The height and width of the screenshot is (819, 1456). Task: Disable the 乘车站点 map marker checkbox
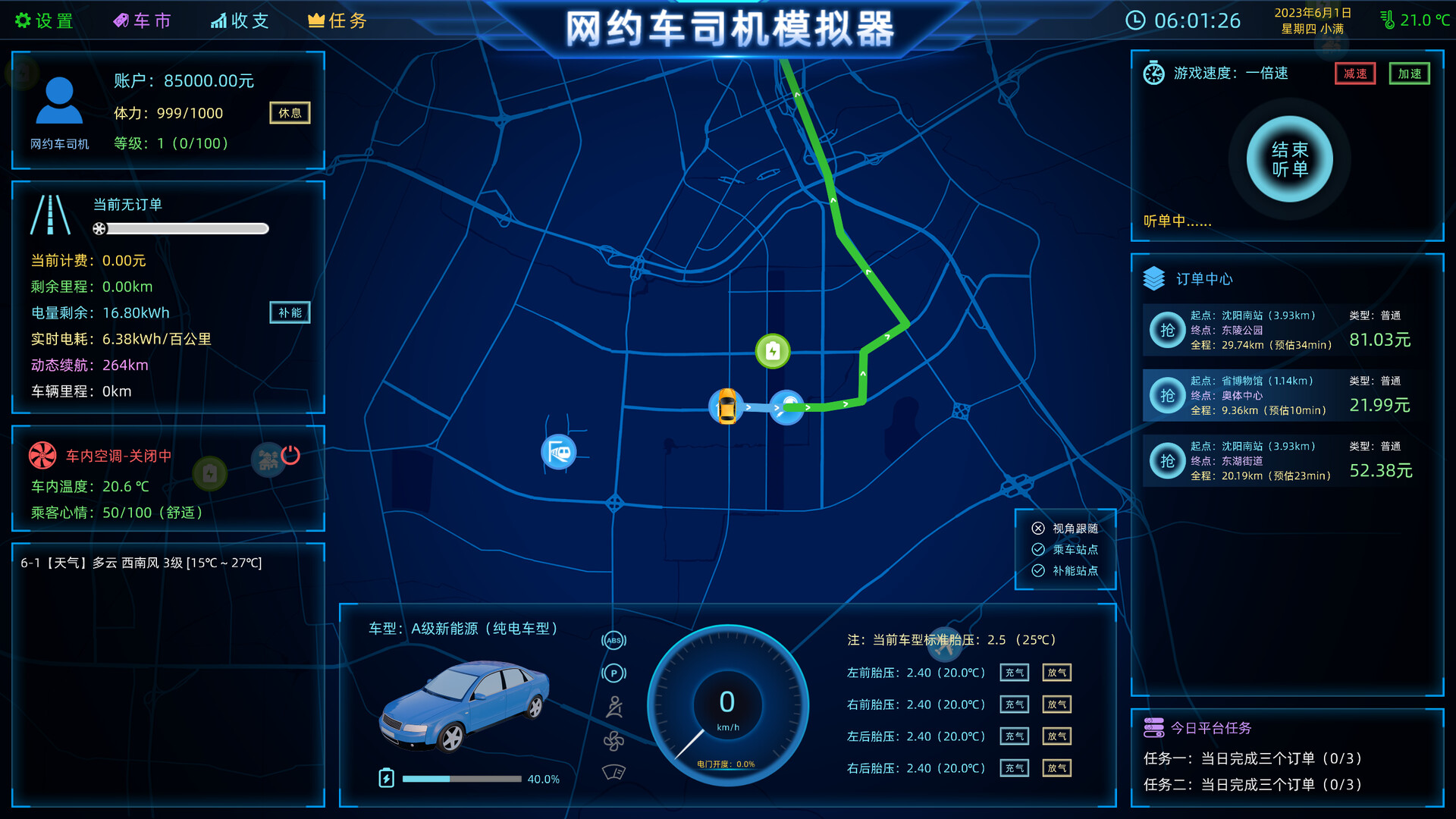click(x=1040, y=550)
